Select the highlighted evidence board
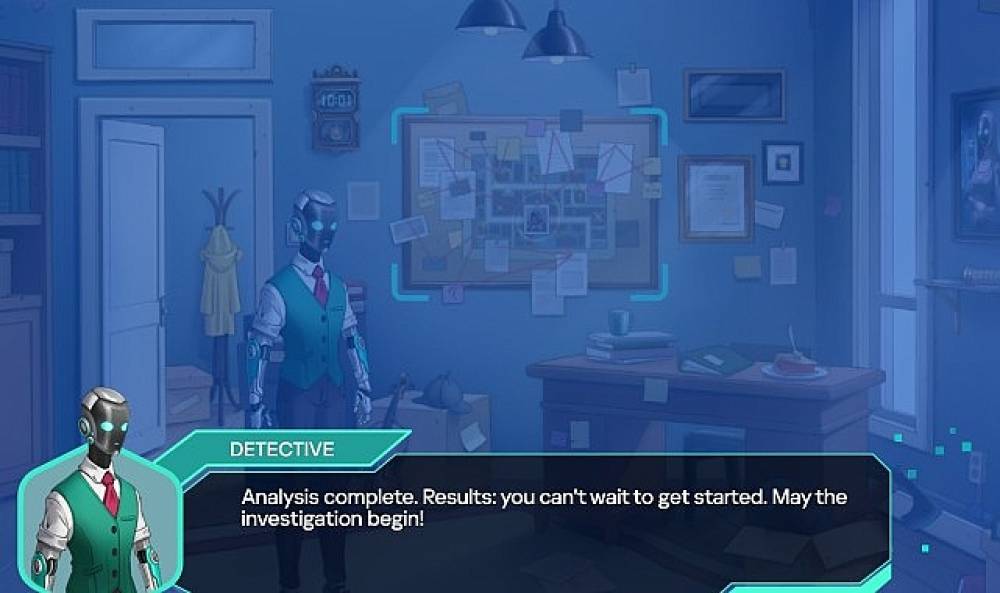This screenshot has height=593, width=1000. pyautogui.click(x=532, y=202)
